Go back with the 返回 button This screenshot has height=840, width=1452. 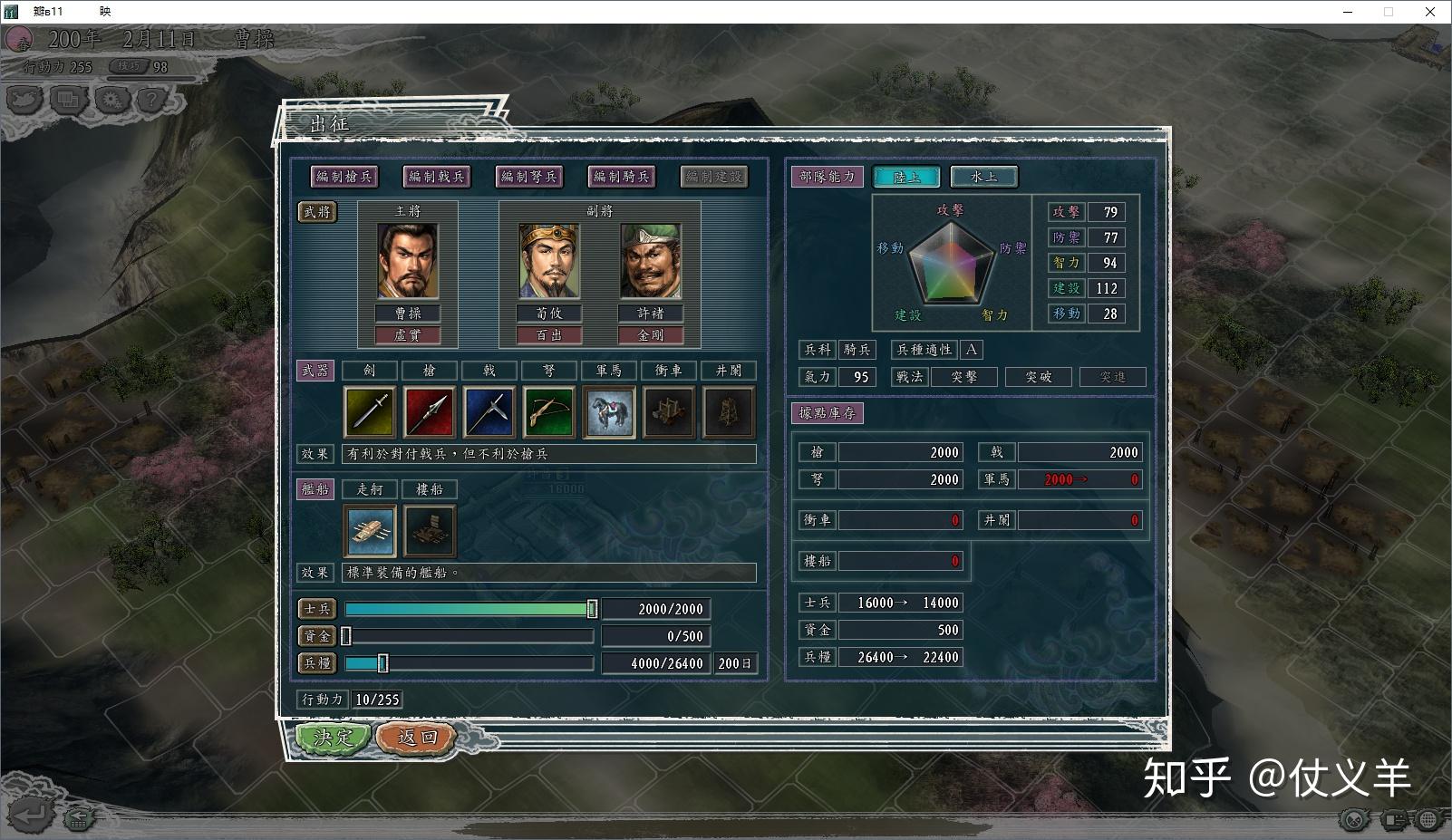[x=416, y=738]
